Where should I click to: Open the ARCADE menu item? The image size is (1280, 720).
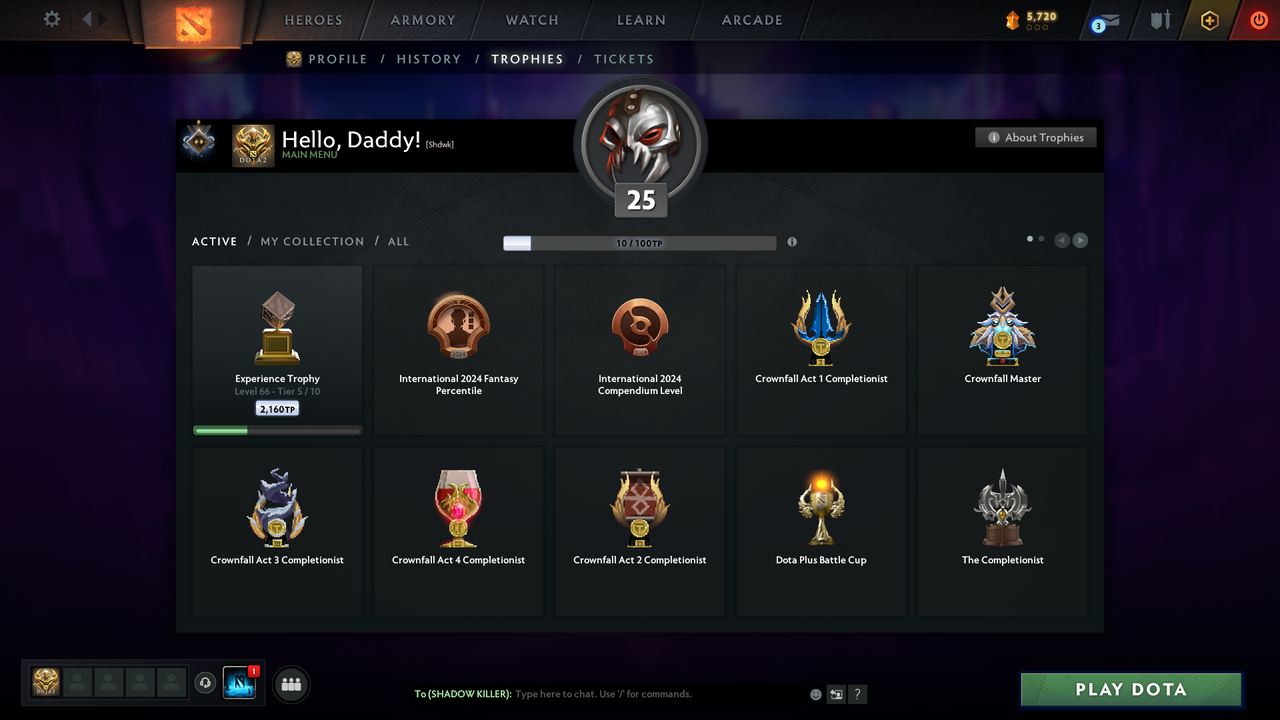751,20
